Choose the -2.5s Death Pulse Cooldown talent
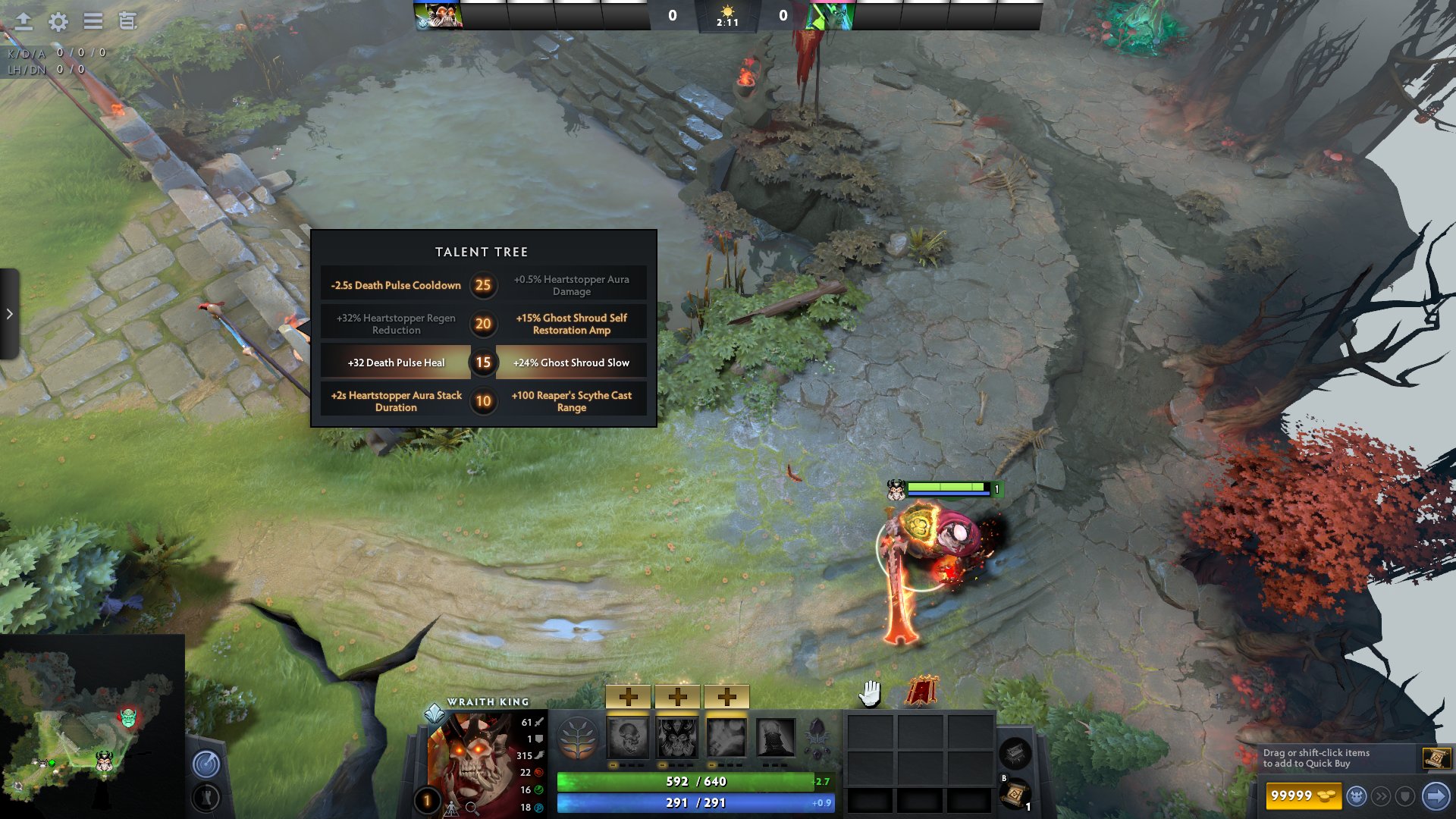The height and width of the screenshot is (819, 1456). point(395,286)
